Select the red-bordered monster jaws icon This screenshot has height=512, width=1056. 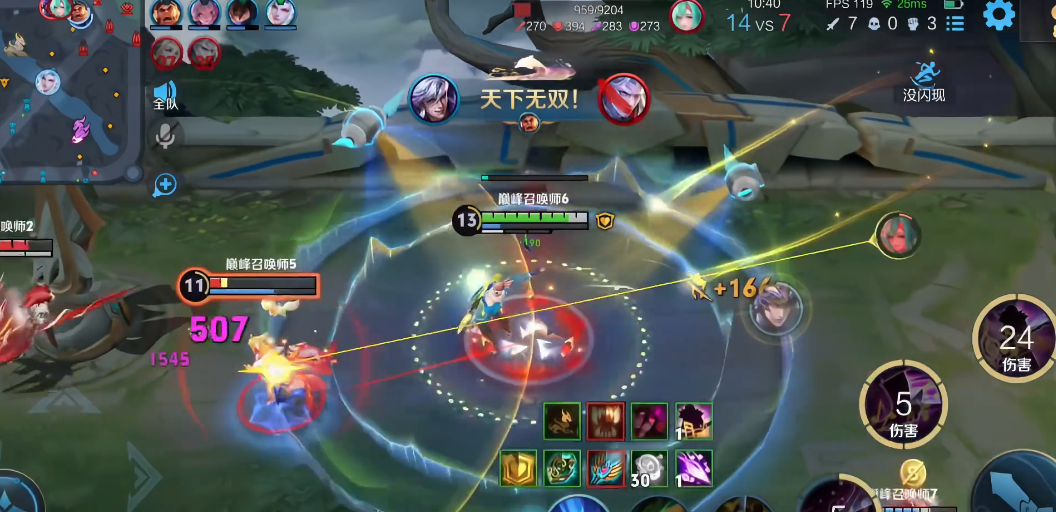pyautogui.click(x=606, y=421)
